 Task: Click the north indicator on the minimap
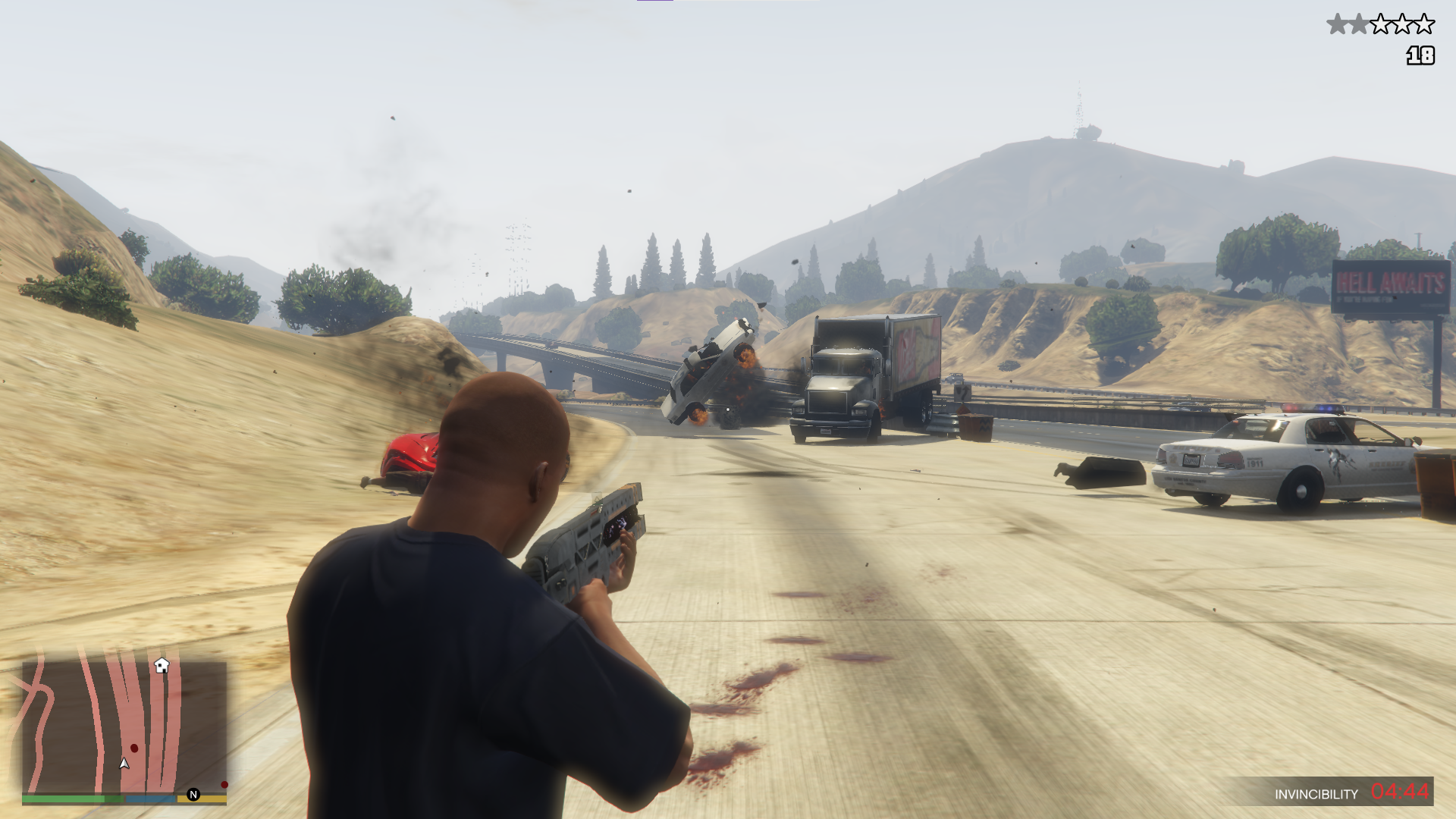[x=193, y=795]
